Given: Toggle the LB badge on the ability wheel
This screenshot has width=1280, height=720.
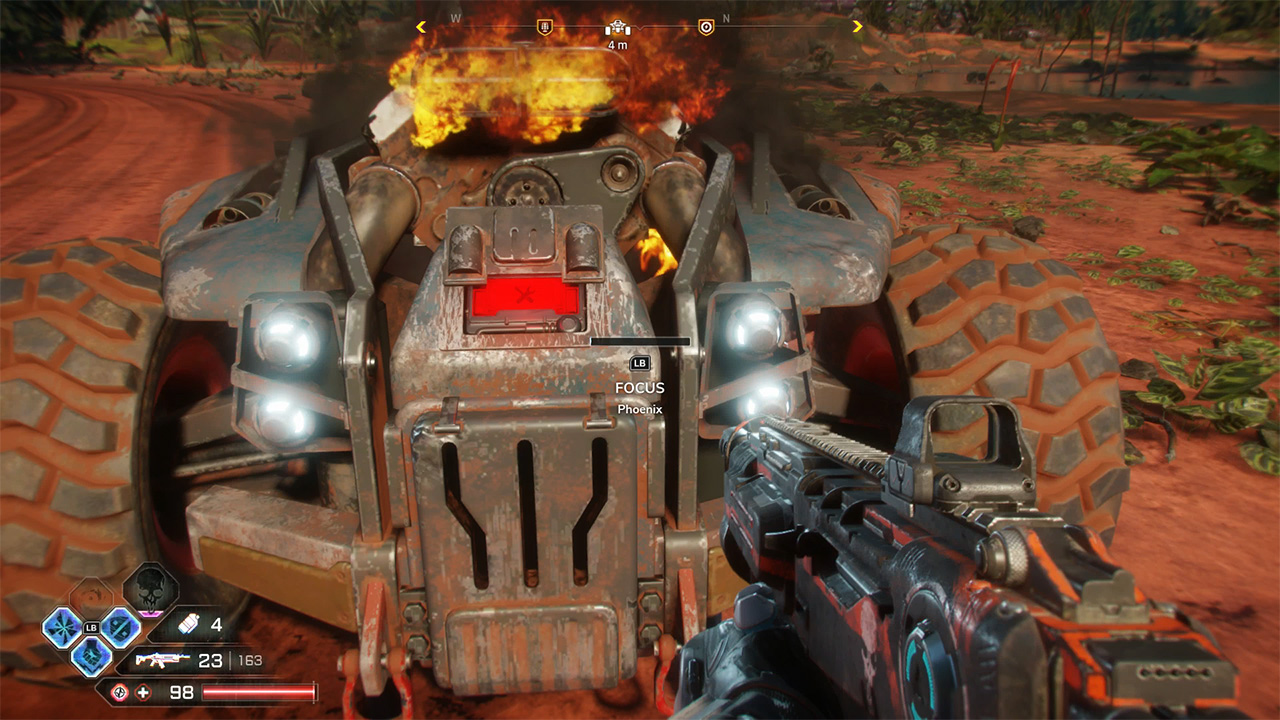Looking at the screenshot, I should (92, 628).
